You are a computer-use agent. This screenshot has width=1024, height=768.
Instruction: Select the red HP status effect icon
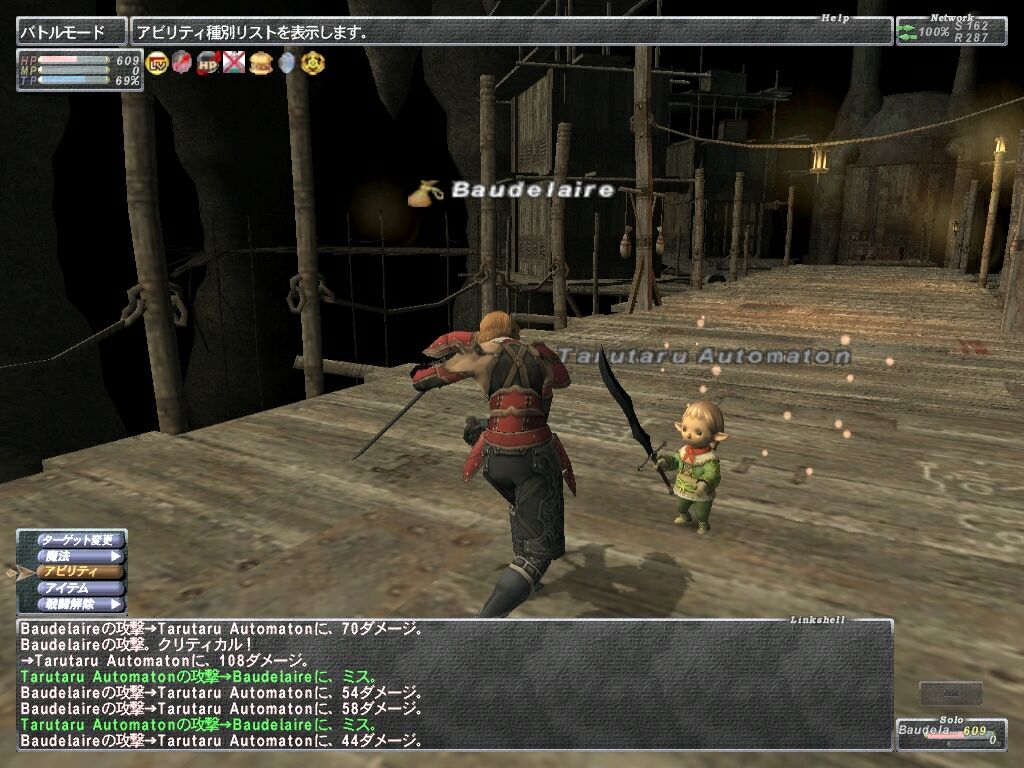point(208,63)
